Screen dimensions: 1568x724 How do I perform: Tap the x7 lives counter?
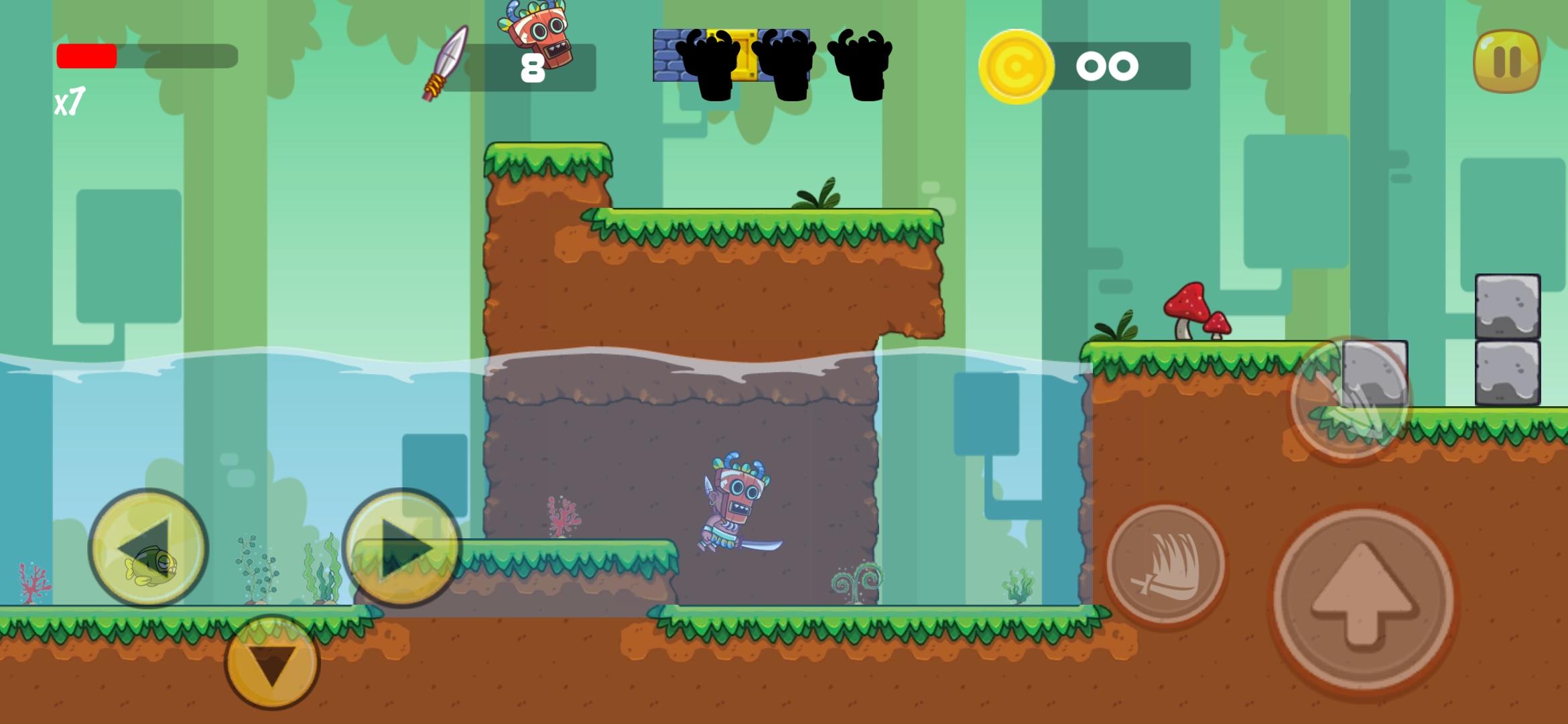(x=70, y=102)
